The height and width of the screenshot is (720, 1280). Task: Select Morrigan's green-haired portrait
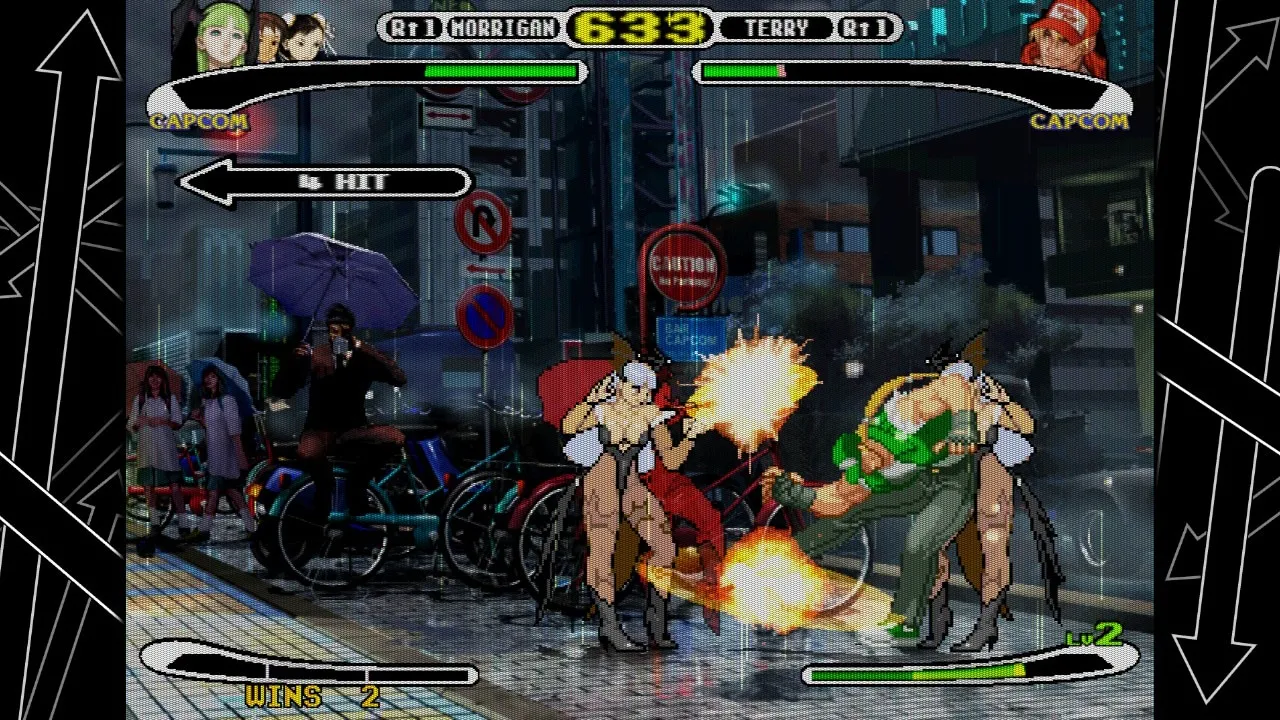tap(223, 36)
